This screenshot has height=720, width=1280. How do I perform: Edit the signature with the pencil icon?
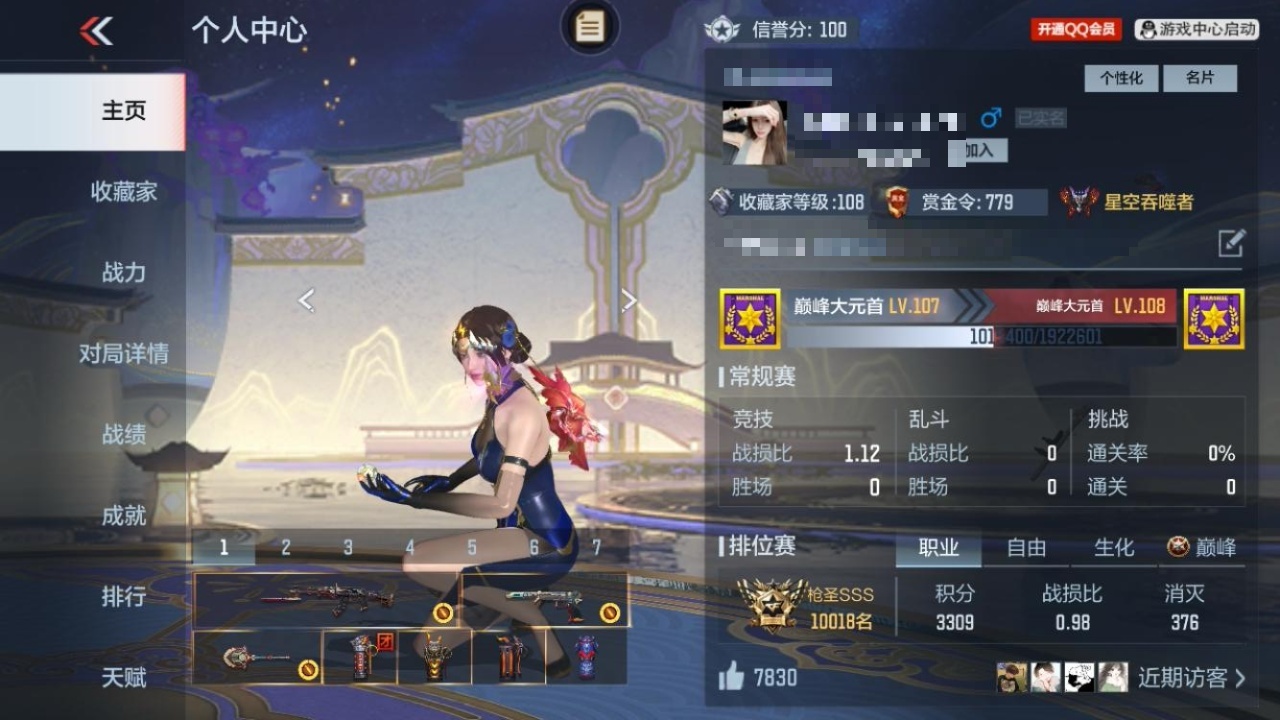[x=1231, y=243]
